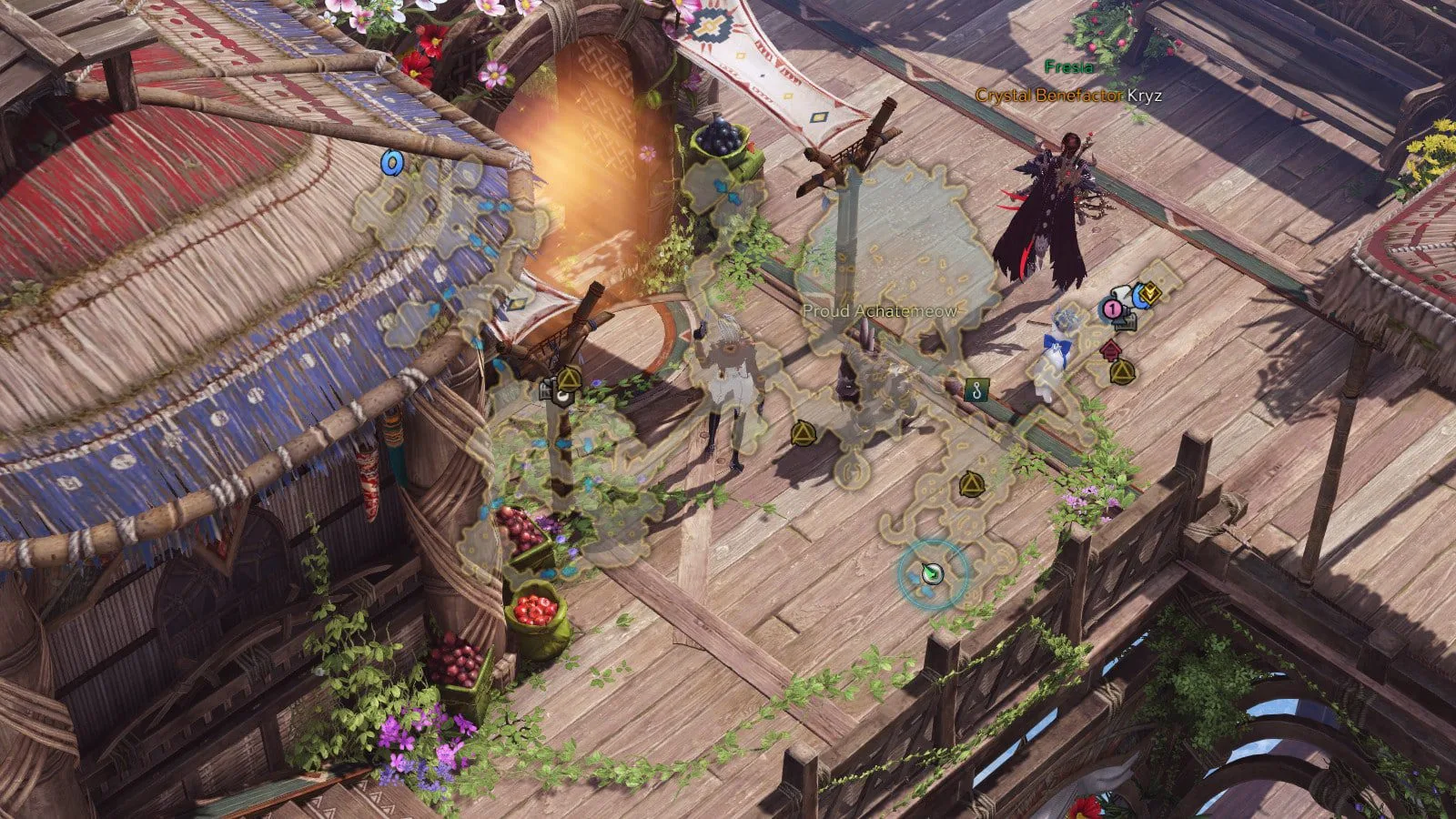1456x819 pixels.
Task: Click the blue ring marker on the map overlay
Action: click(x=392, y=163)
